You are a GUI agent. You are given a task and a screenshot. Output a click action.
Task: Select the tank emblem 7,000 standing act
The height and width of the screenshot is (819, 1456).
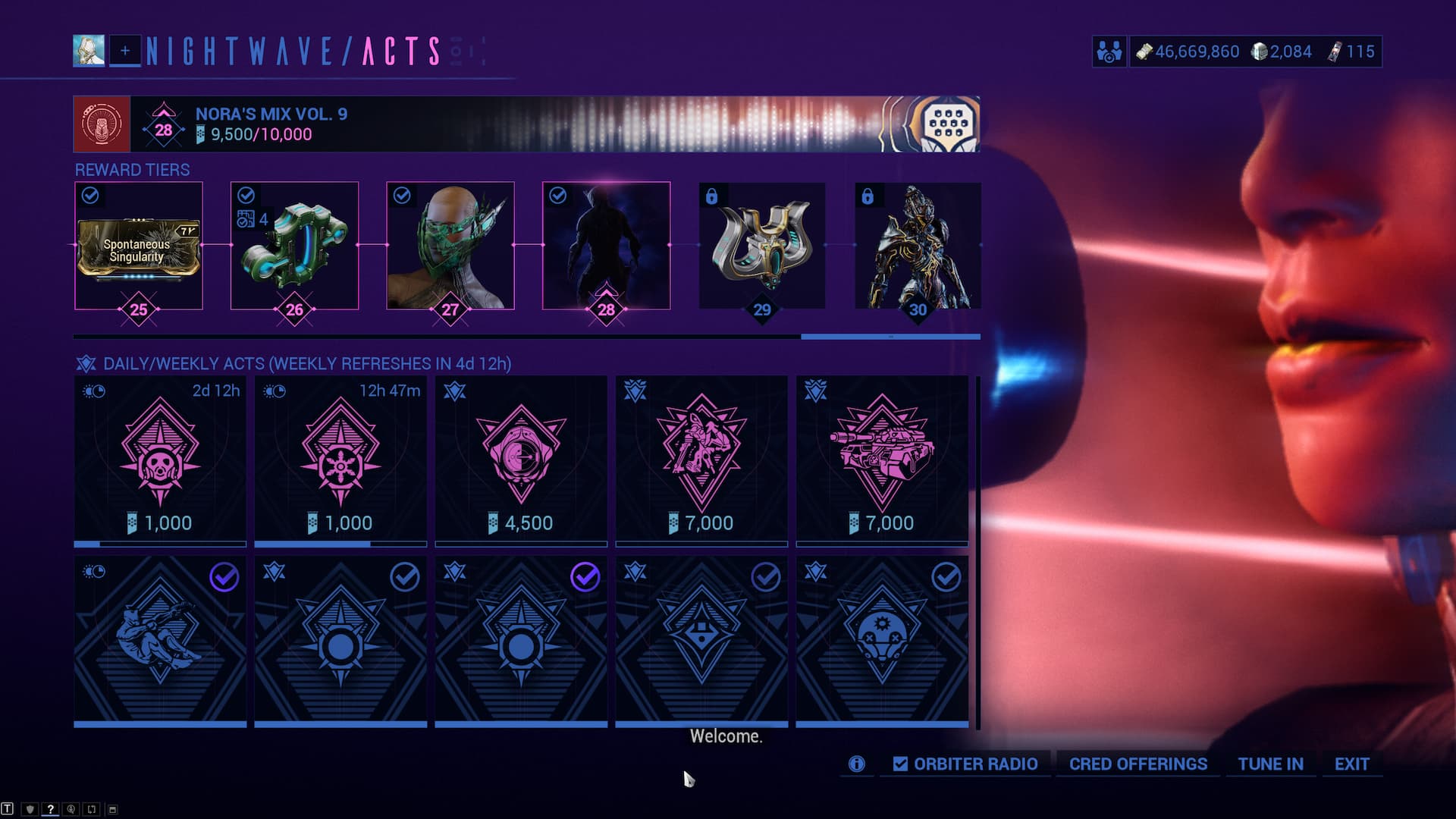(x=882, y=460)
